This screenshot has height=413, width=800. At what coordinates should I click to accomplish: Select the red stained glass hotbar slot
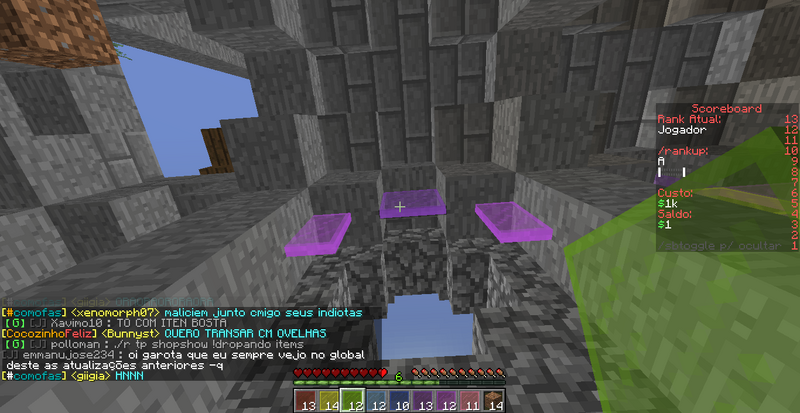click(306, 400)
